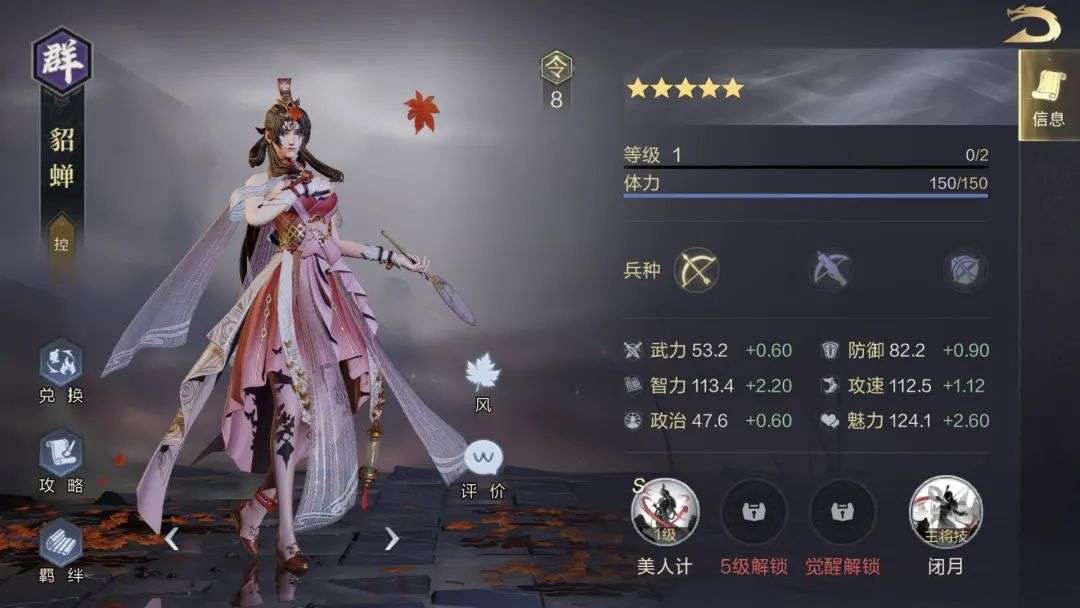Image resolution: width=1080 pixels, height=608 pixels.
Task: View the 美人计 skill
Action: pos(665,513)
